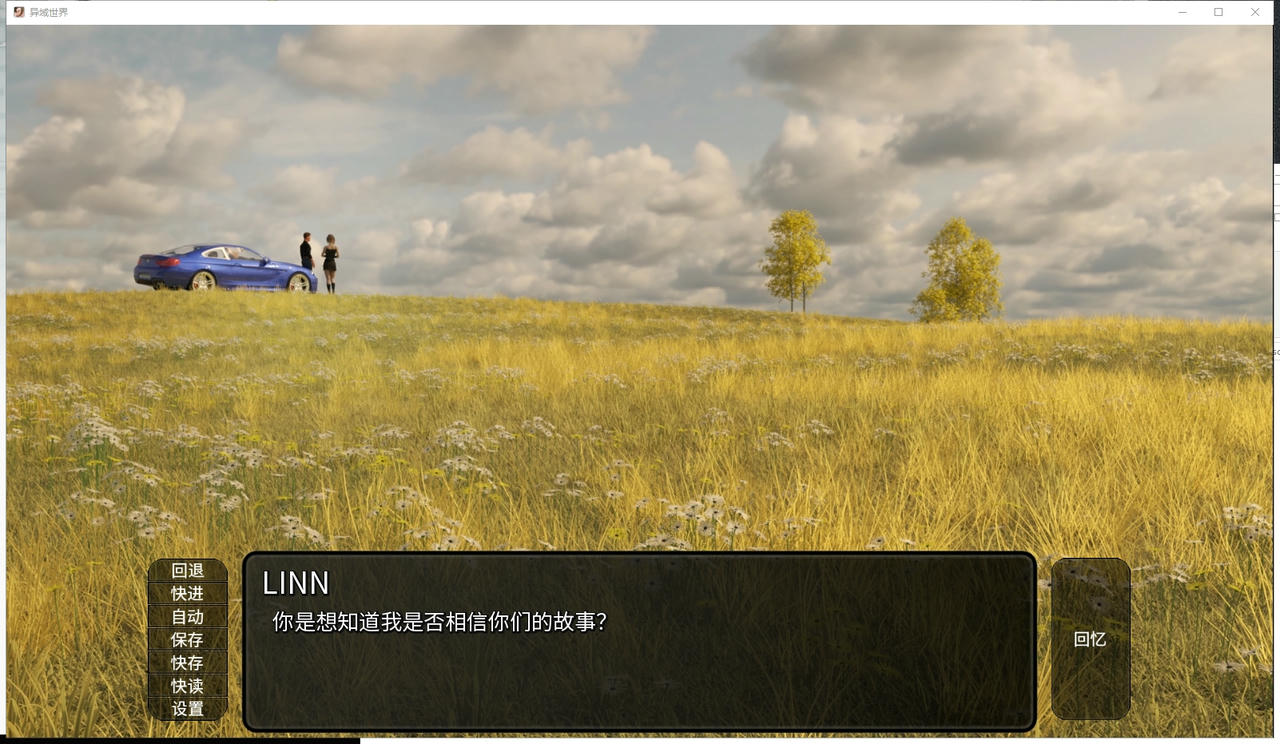Select 快读 quick load
This screenshot has height=744, width=1280.
[188, 686]
